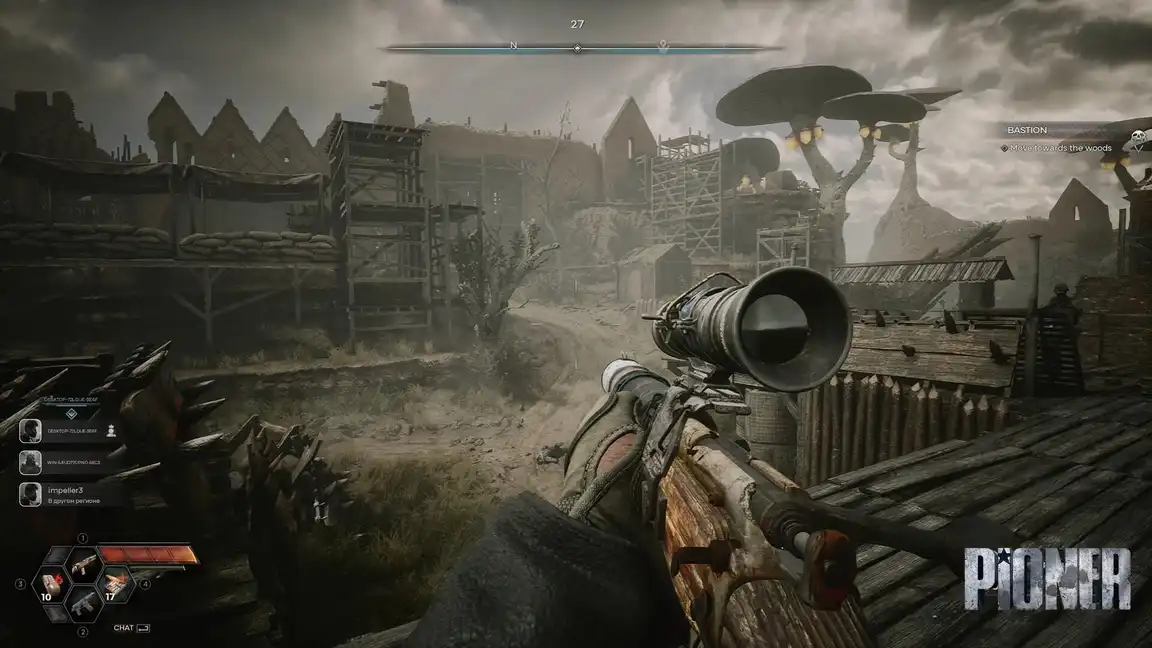Screen dimensions: 1152x648
Task: Click the compass bar waypoint marker
Action: [662, 46]
